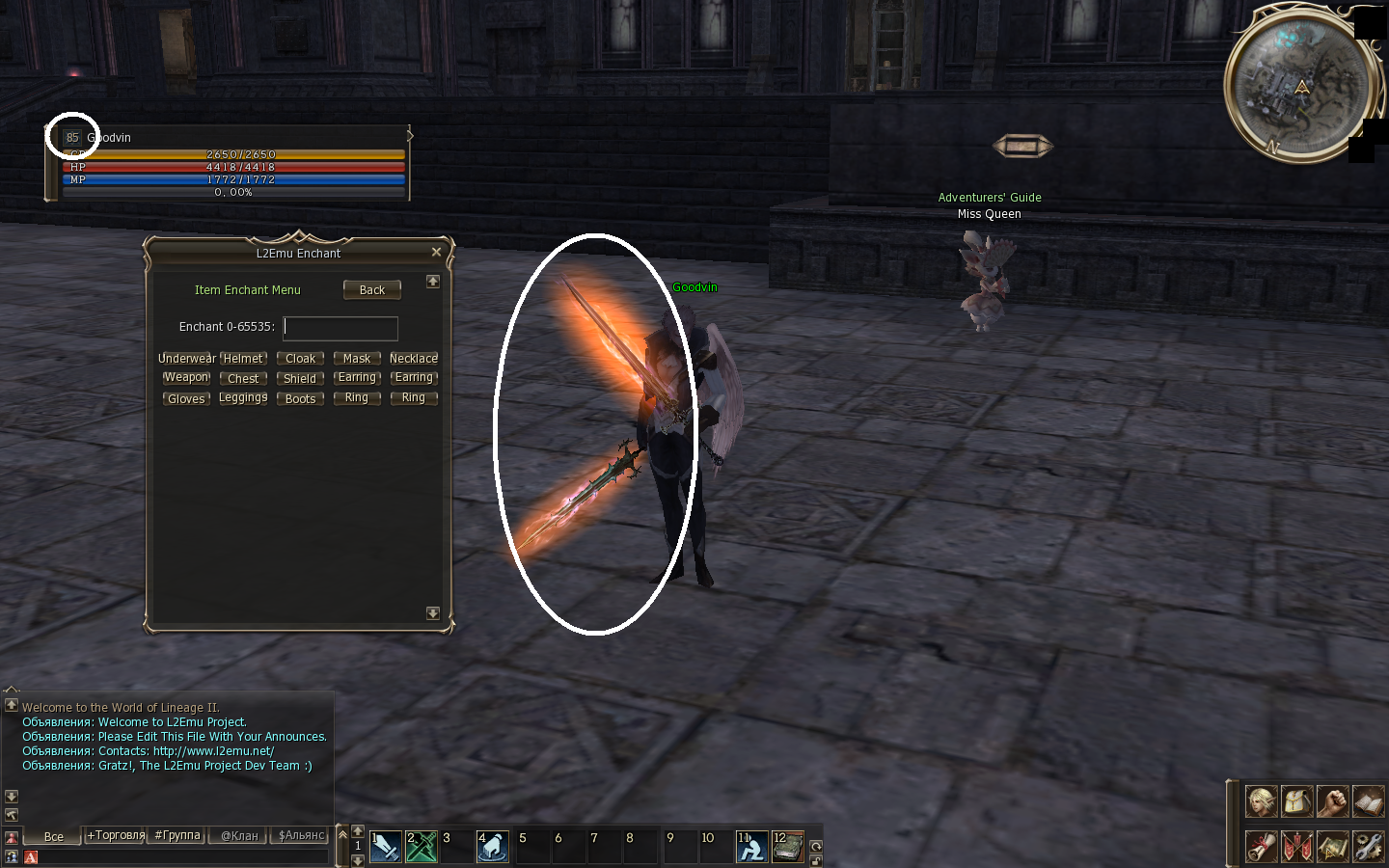
Task: Focus the Enchant 0-65535 value field
Action: (340, 328)
